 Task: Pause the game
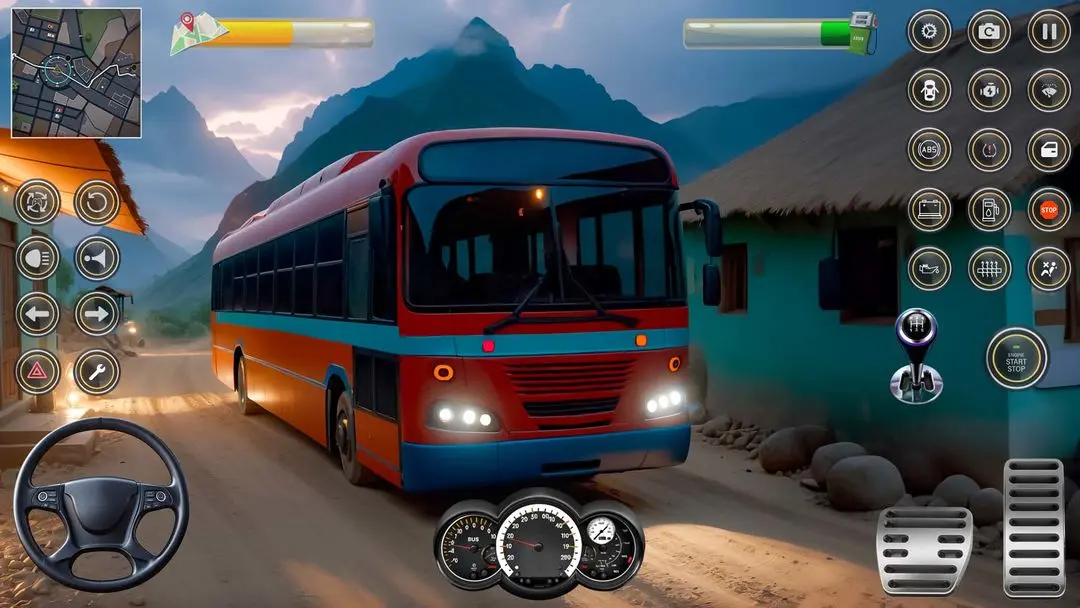point(1049,31)
